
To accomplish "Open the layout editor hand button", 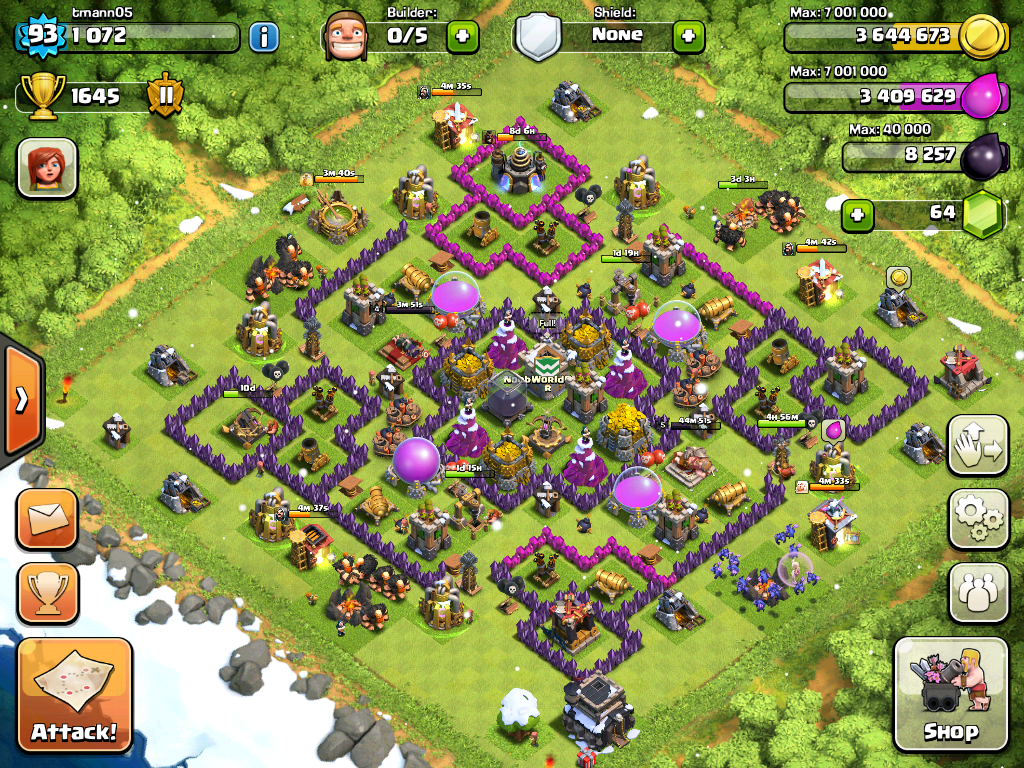I will pyautogui.click(x=978, y=444).
